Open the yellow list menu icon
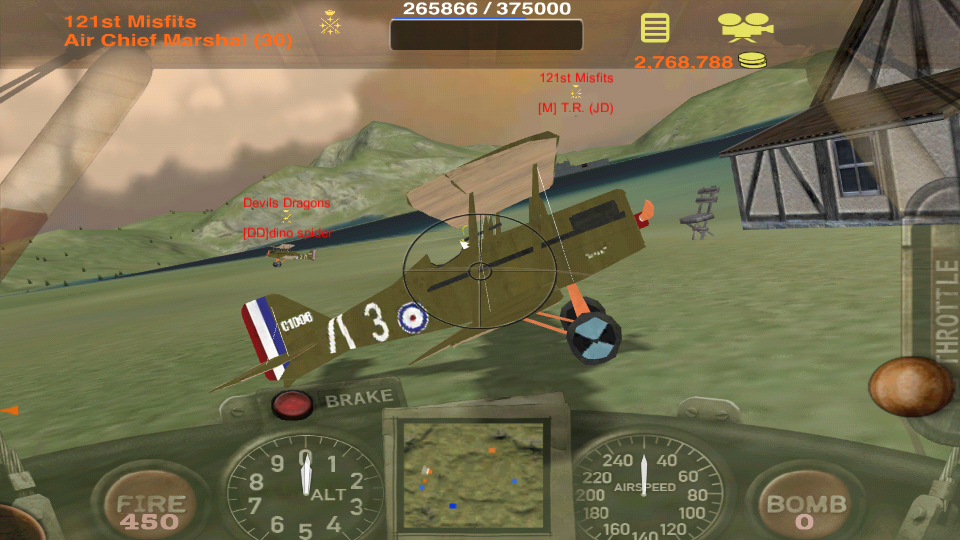 (x=655, y=27)
